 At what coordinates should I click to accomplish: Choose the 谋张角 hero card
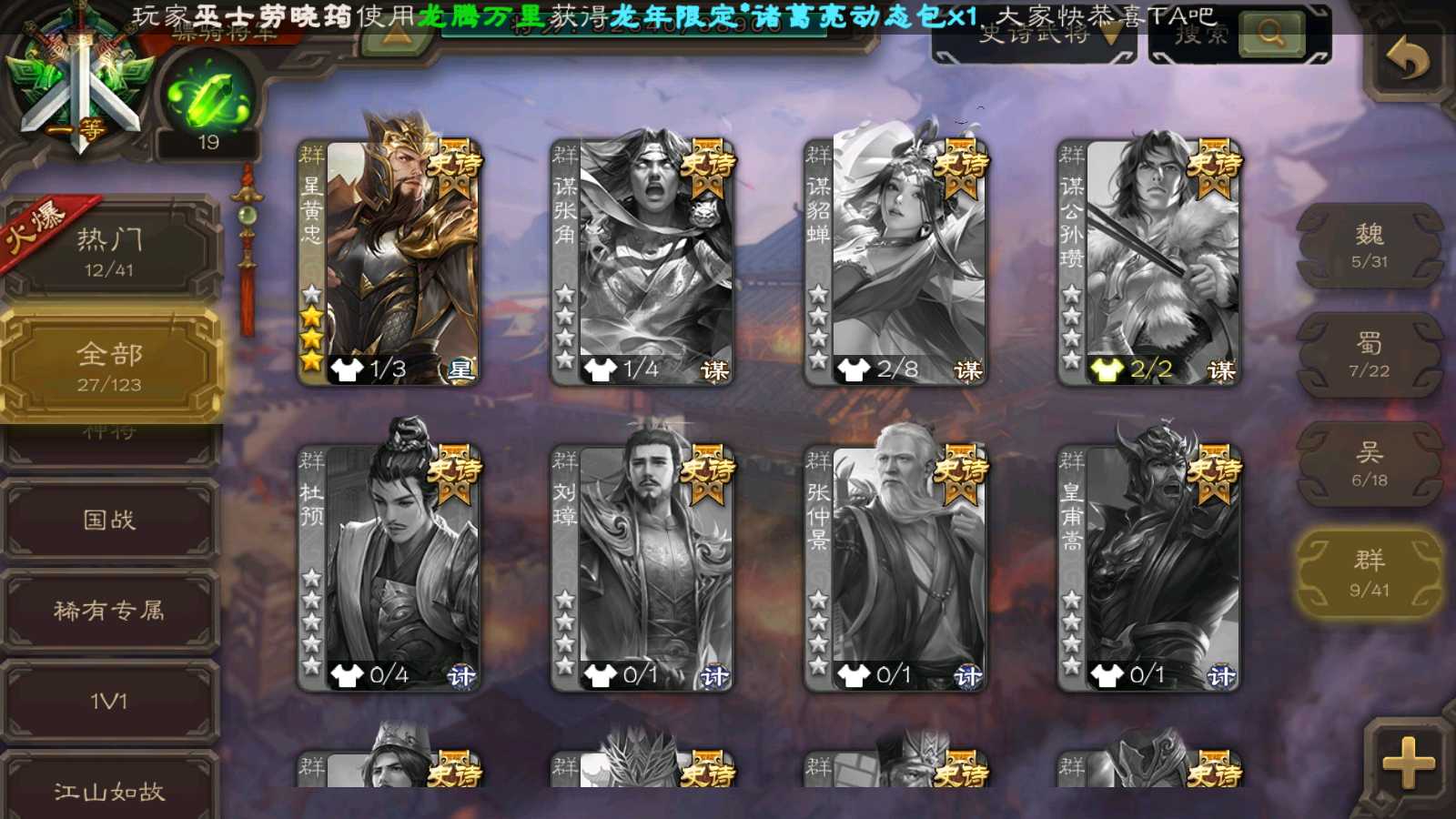click(644, 264)
